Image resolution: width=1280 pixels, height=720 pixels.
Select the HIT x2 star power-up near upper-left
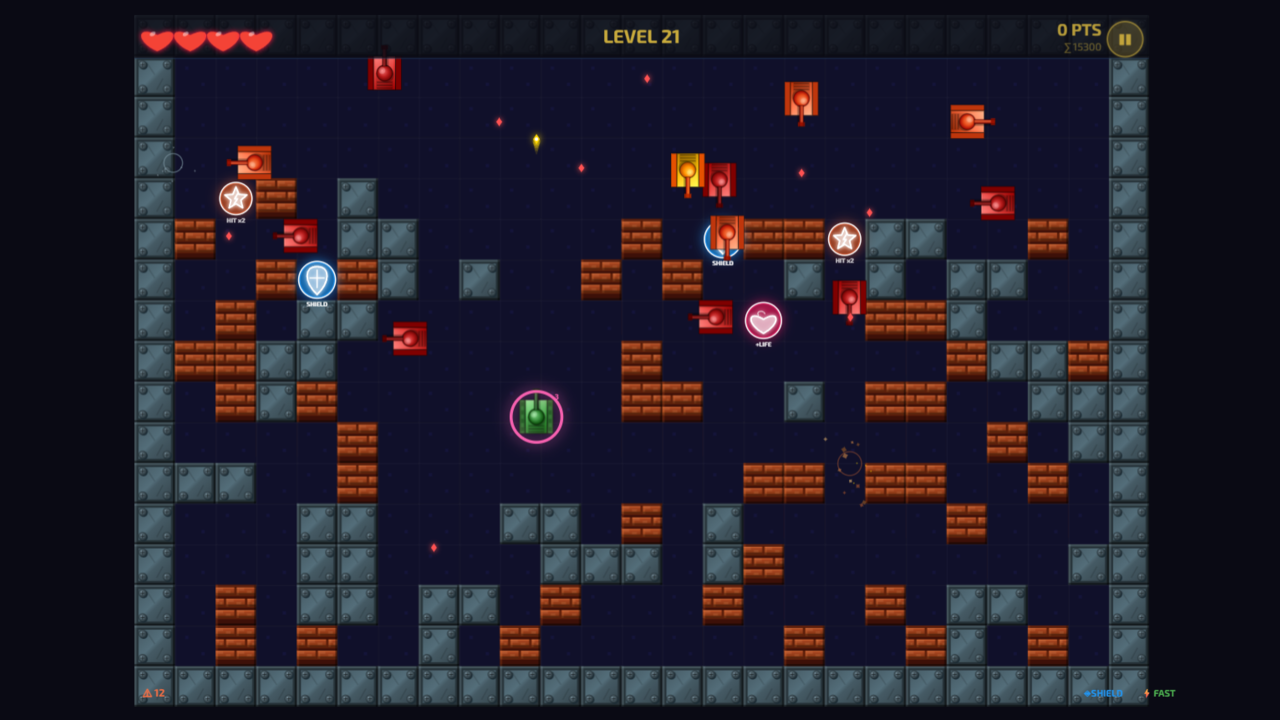pyautogui.click(x=234, y=199)
